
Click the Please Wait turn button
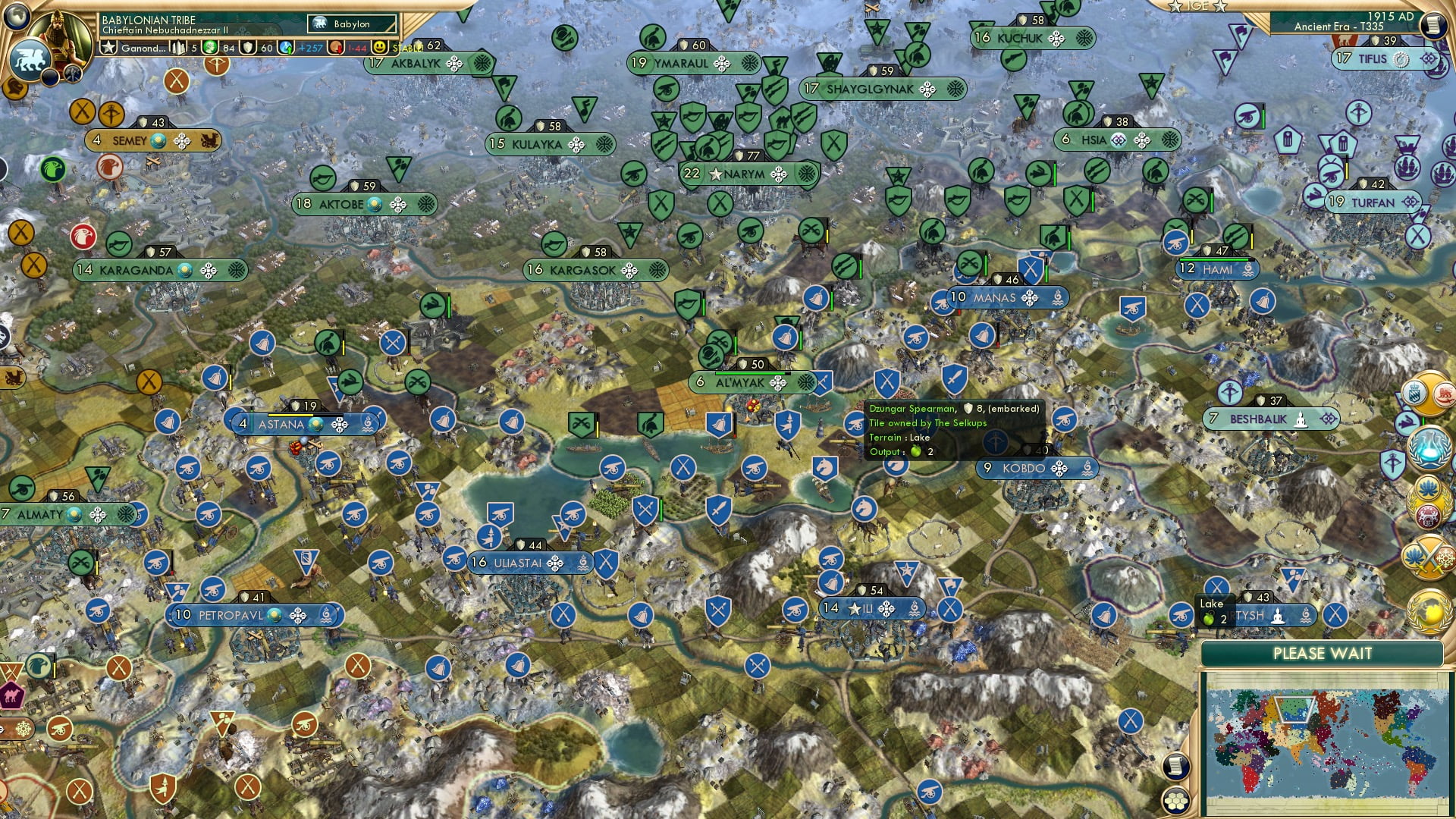1322,654
